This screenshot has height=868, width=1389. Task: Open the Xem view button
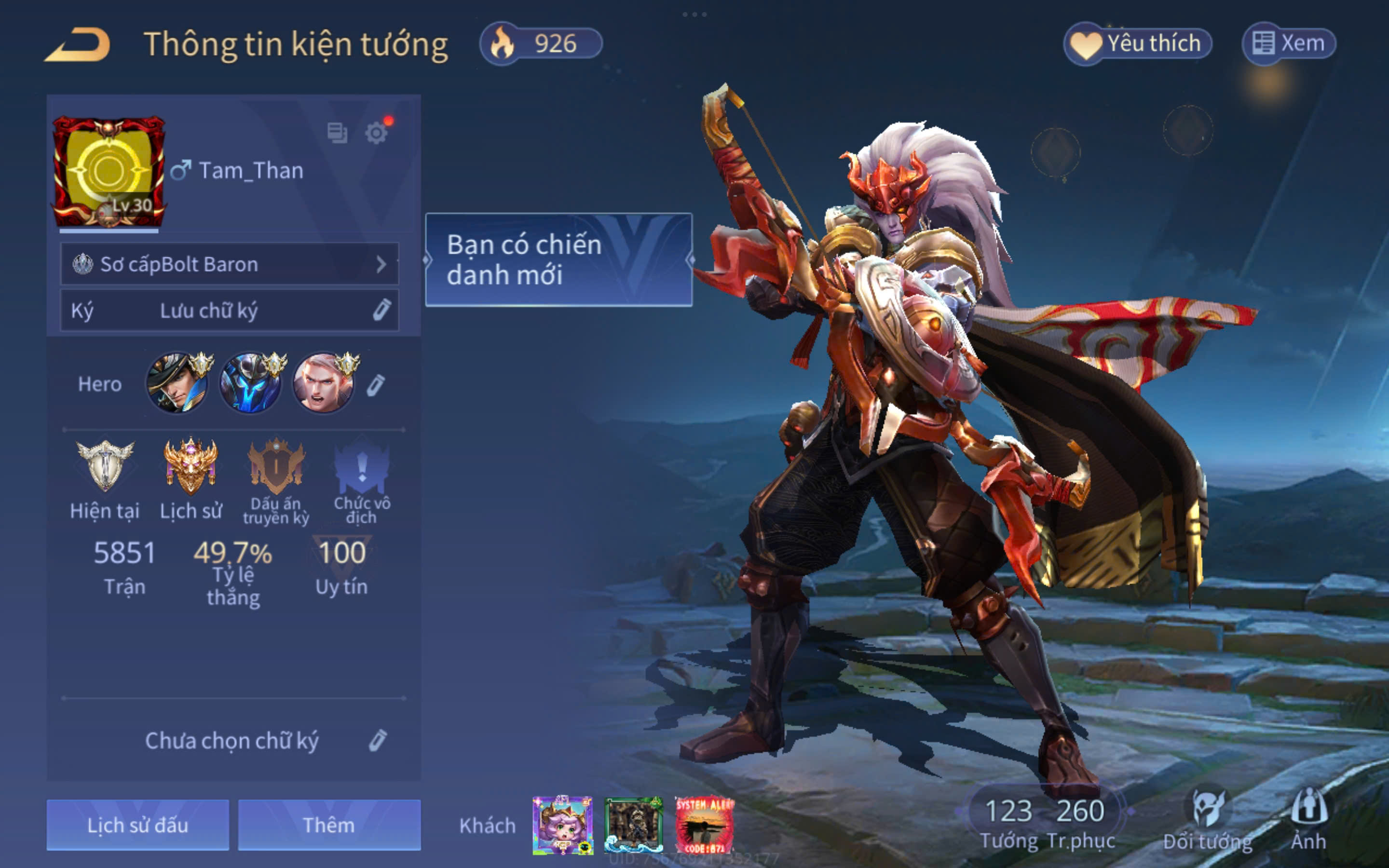[1289, 43]
